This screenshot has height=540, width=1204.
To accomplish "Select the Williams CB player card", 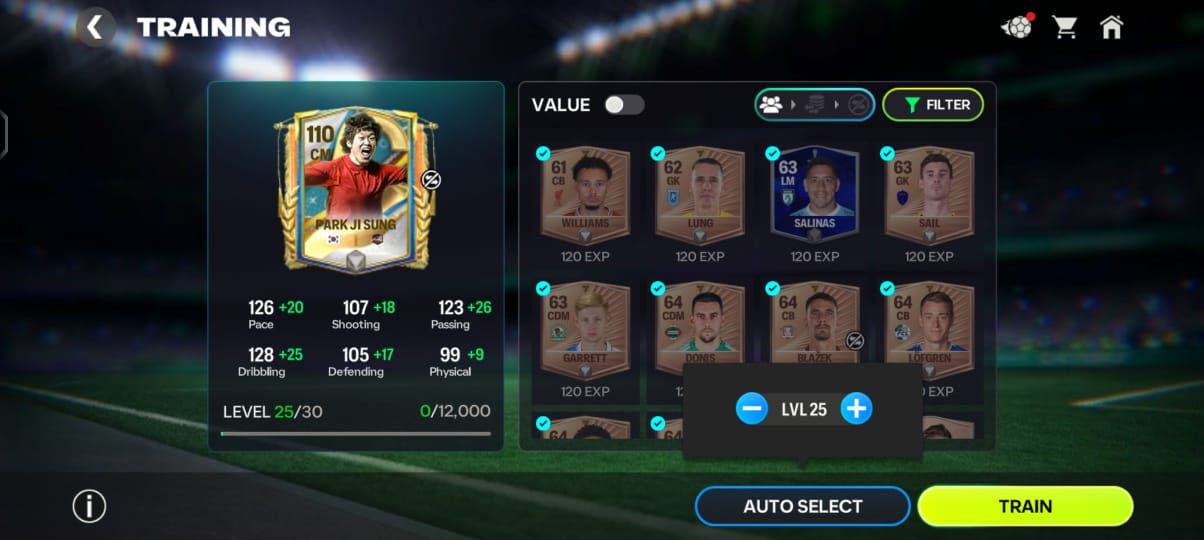I will tap(585, 195).
